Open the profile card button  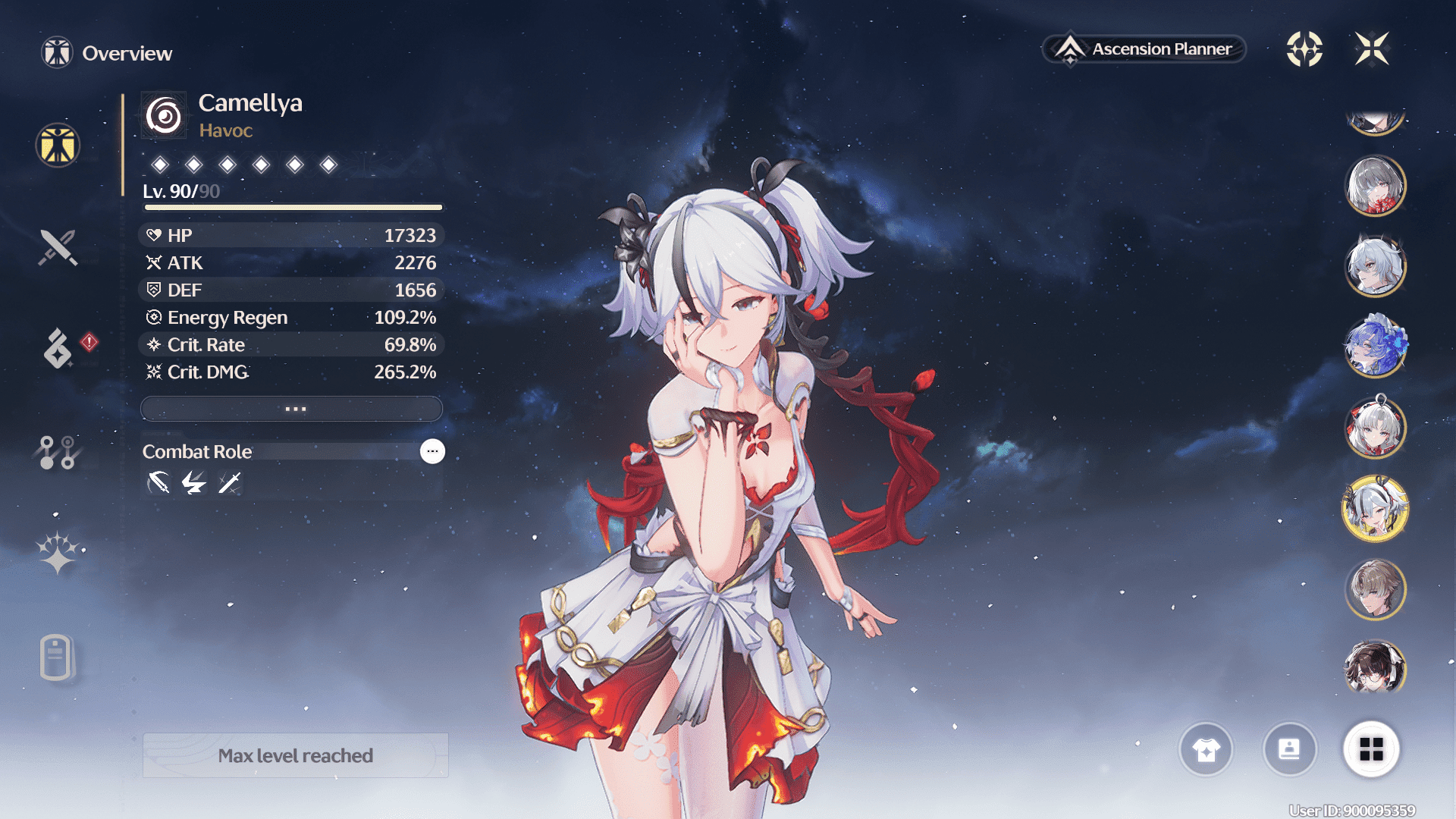point(1289,749)
